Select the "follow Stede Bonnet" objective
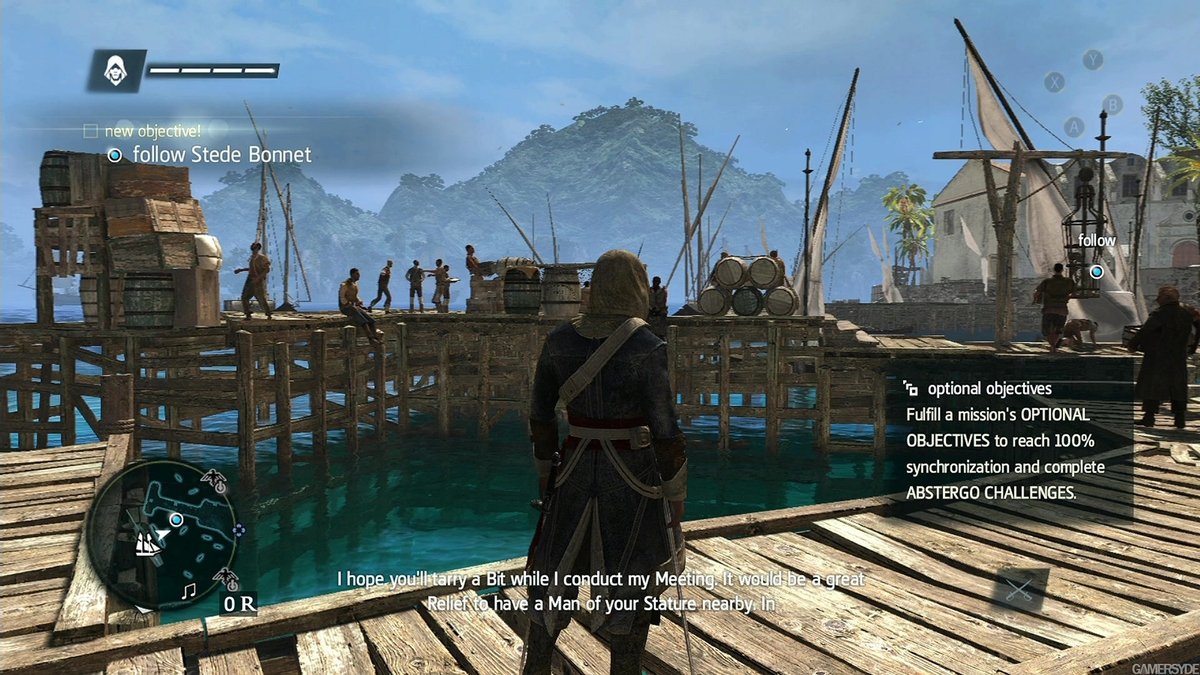 210,155
